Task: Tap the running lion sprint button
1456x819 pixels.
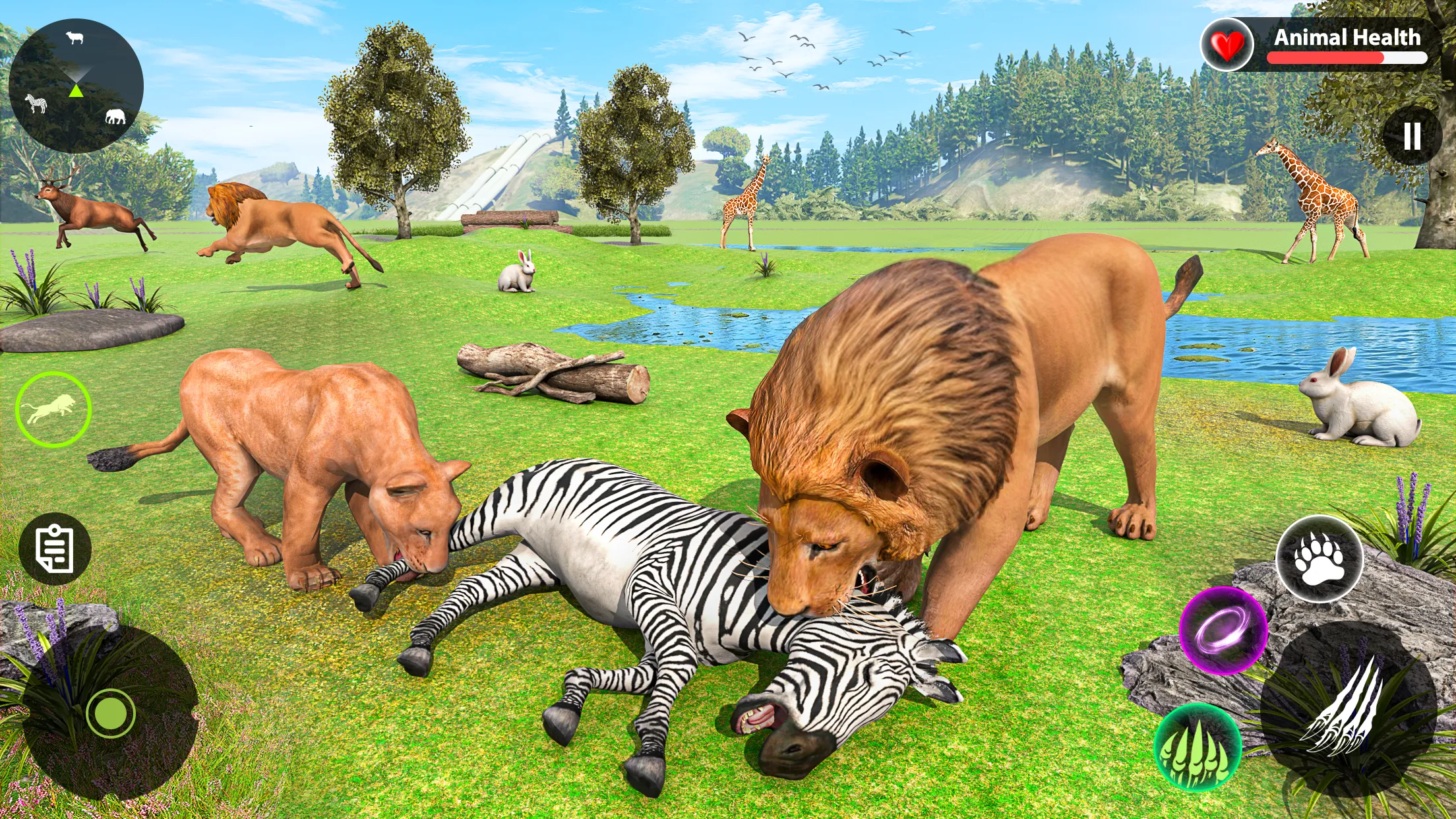Action: pyautogui.click(x=53, y=409)
